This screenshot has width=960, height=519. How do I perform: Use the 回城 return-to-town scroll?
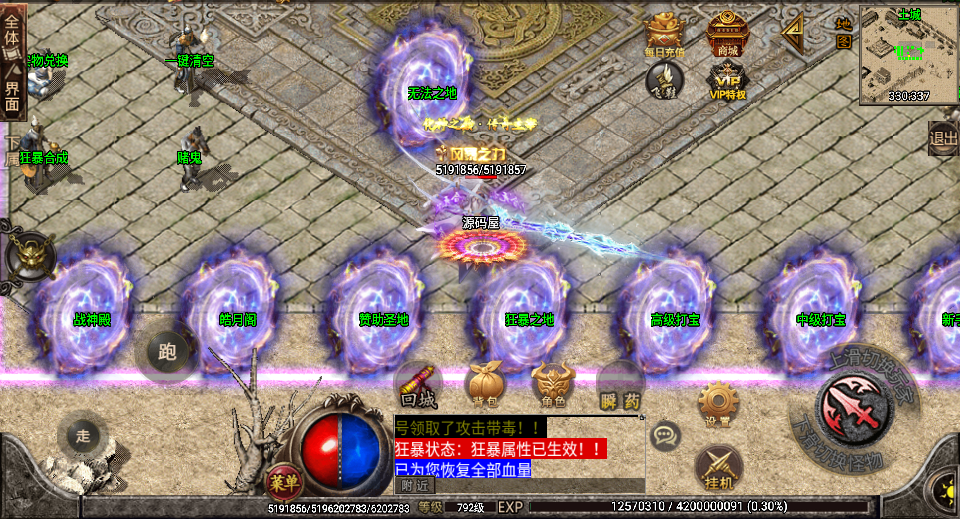(x=418, y=384)
